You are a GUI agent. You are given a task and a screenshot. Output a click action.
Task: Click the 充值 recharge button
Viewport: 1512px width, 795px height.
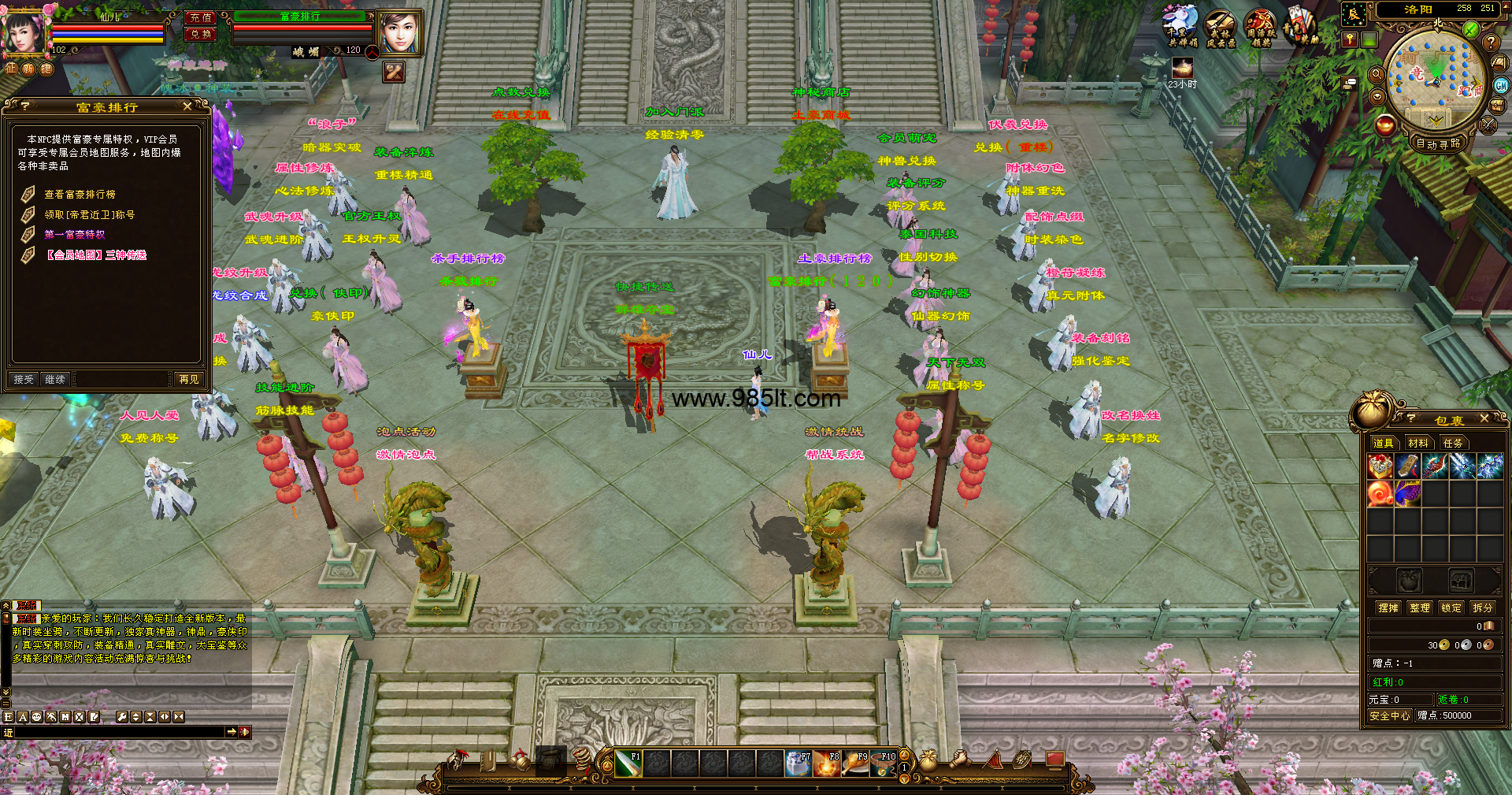pos(201,17)
